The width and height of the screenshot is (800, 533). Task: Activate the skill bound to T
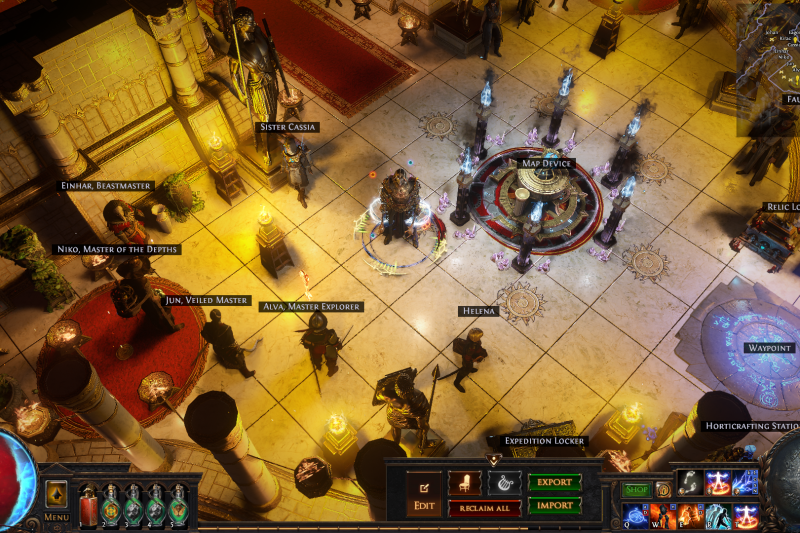[746, 516]
